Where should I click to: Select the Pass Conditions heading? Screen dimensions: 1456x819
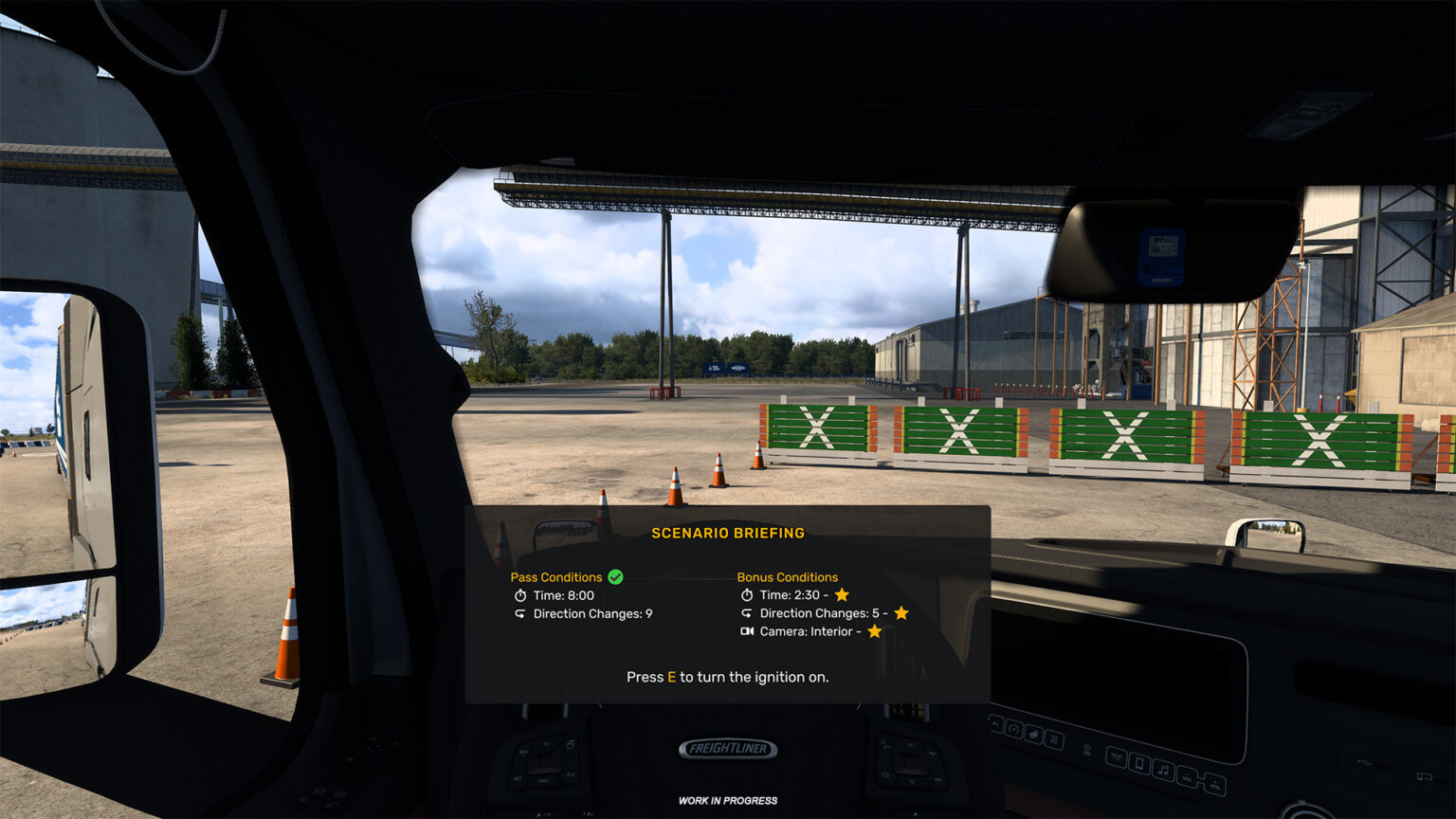tap(556, 577)
